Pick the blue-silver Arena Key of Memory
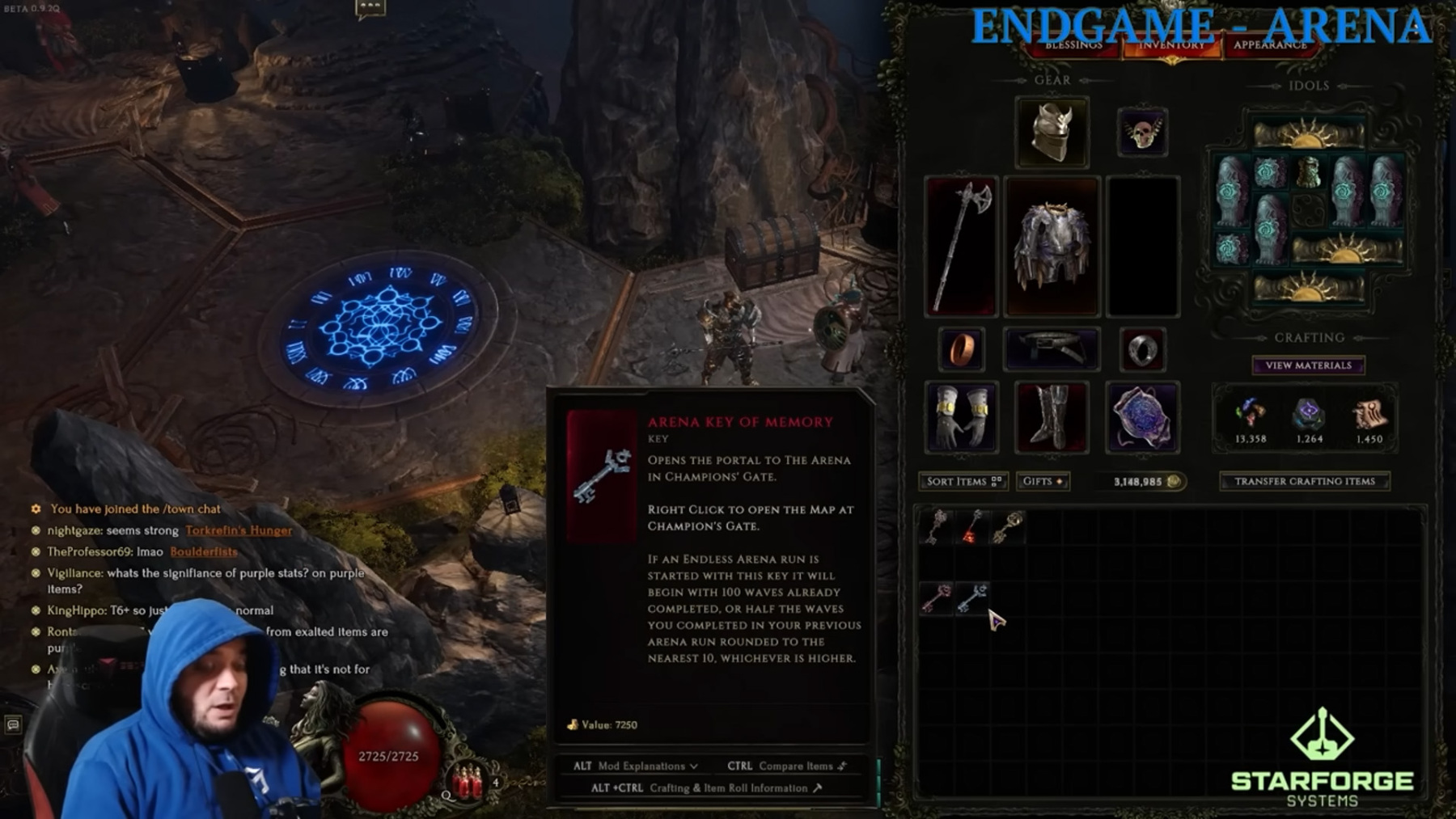This screenshot has height=819, width=1456. pyautogui.click(x=971, y=598)
